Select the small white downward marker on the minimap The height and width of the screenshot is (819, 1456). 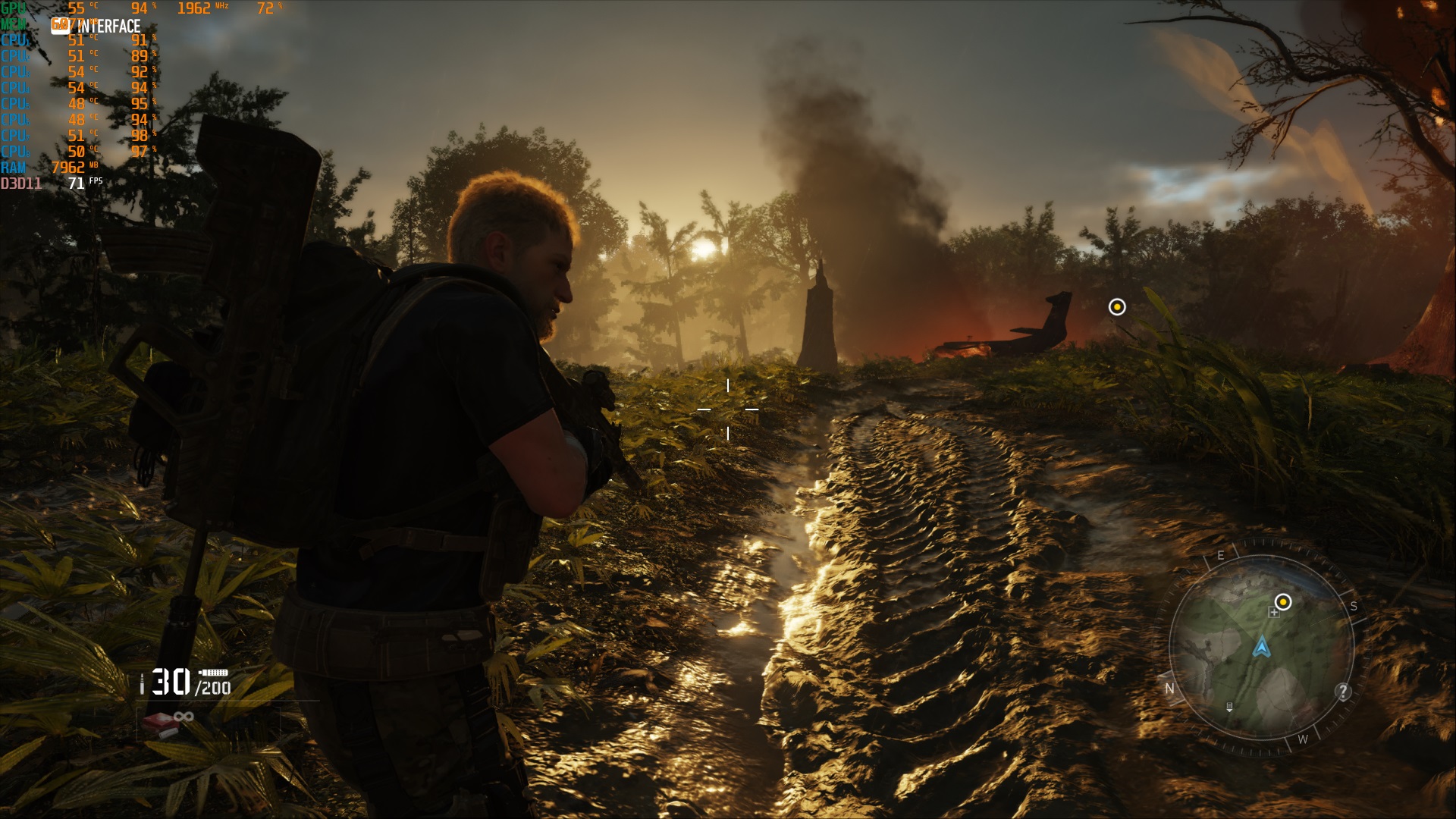(1229, 707)
